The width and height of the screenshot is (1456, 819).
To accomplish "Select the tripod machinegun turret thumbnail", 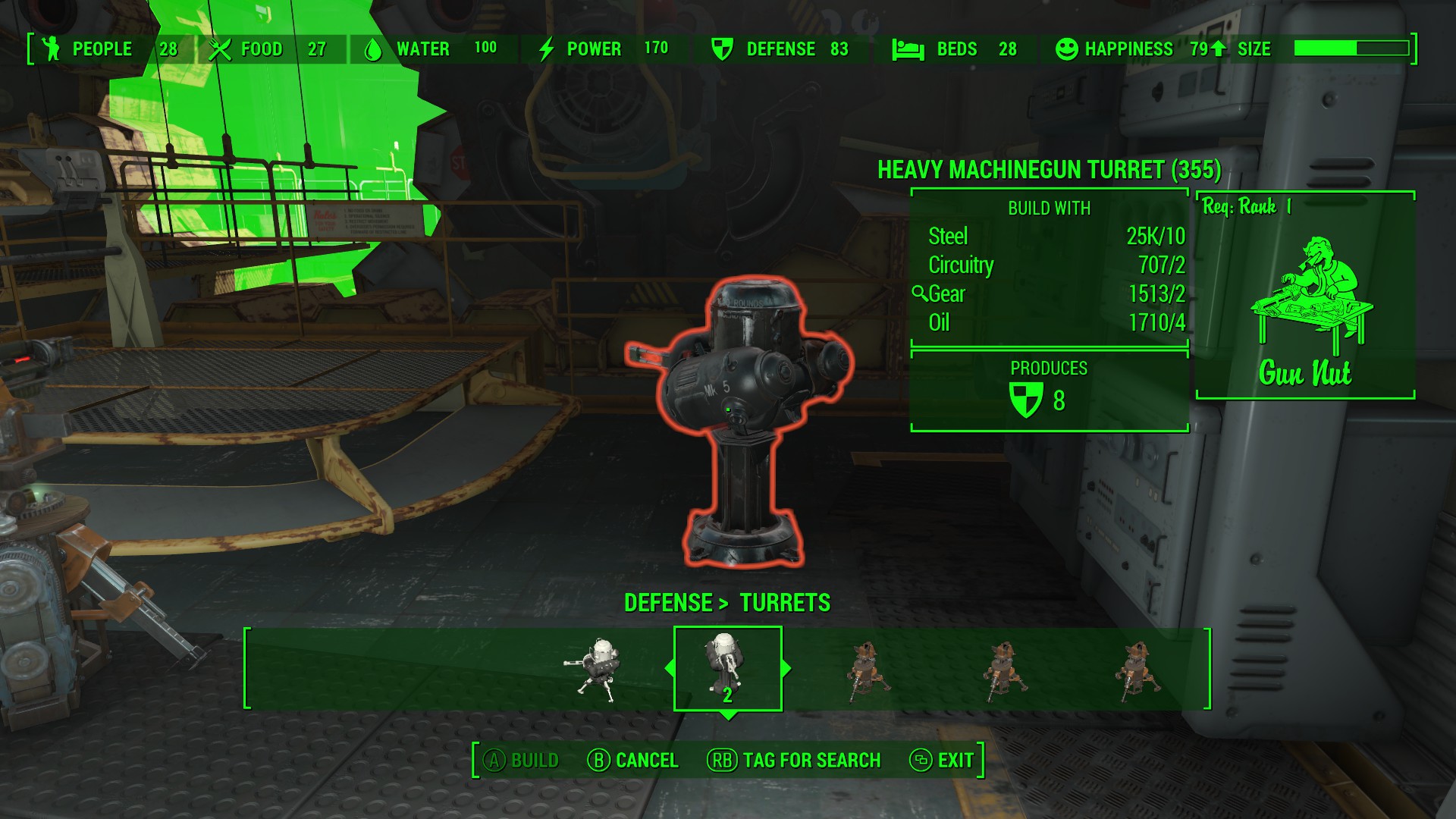I will pos(595,669).
